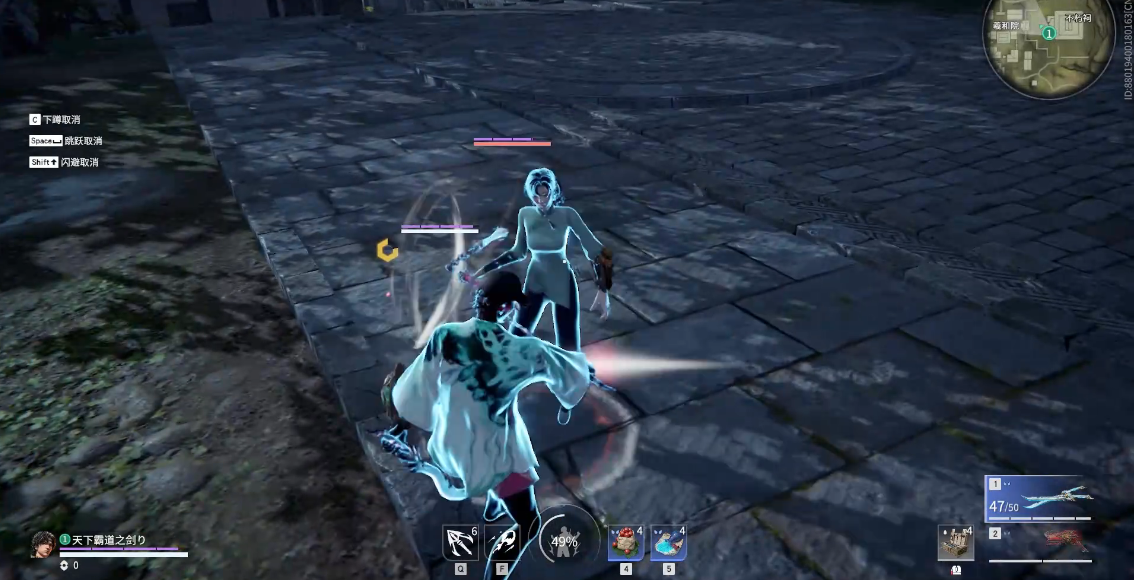
Task: Click the player portrait avatar
Action: (43, 544)
